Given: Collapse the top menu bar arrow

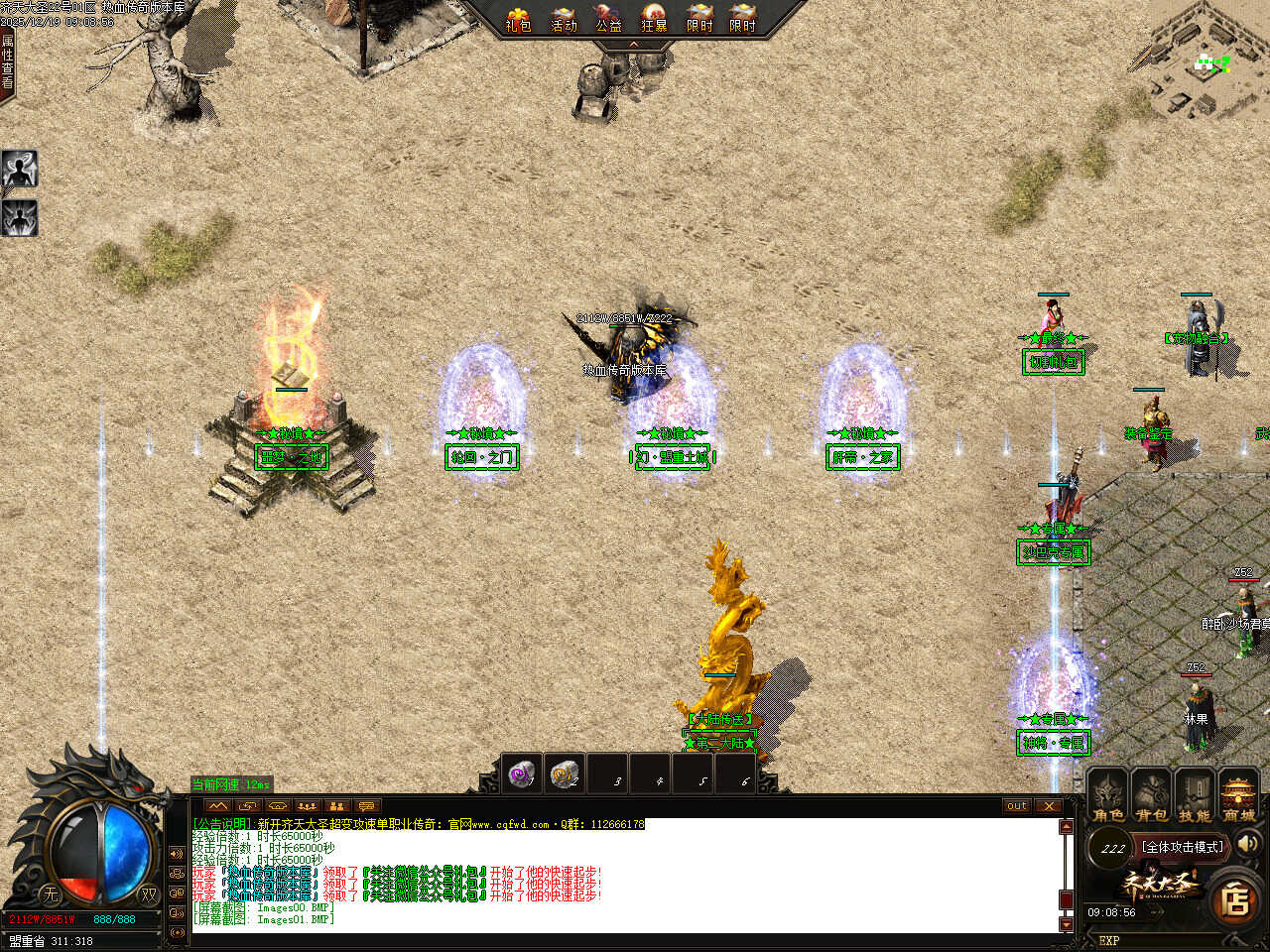Looking at the screenshot, I should pos(634,45).
